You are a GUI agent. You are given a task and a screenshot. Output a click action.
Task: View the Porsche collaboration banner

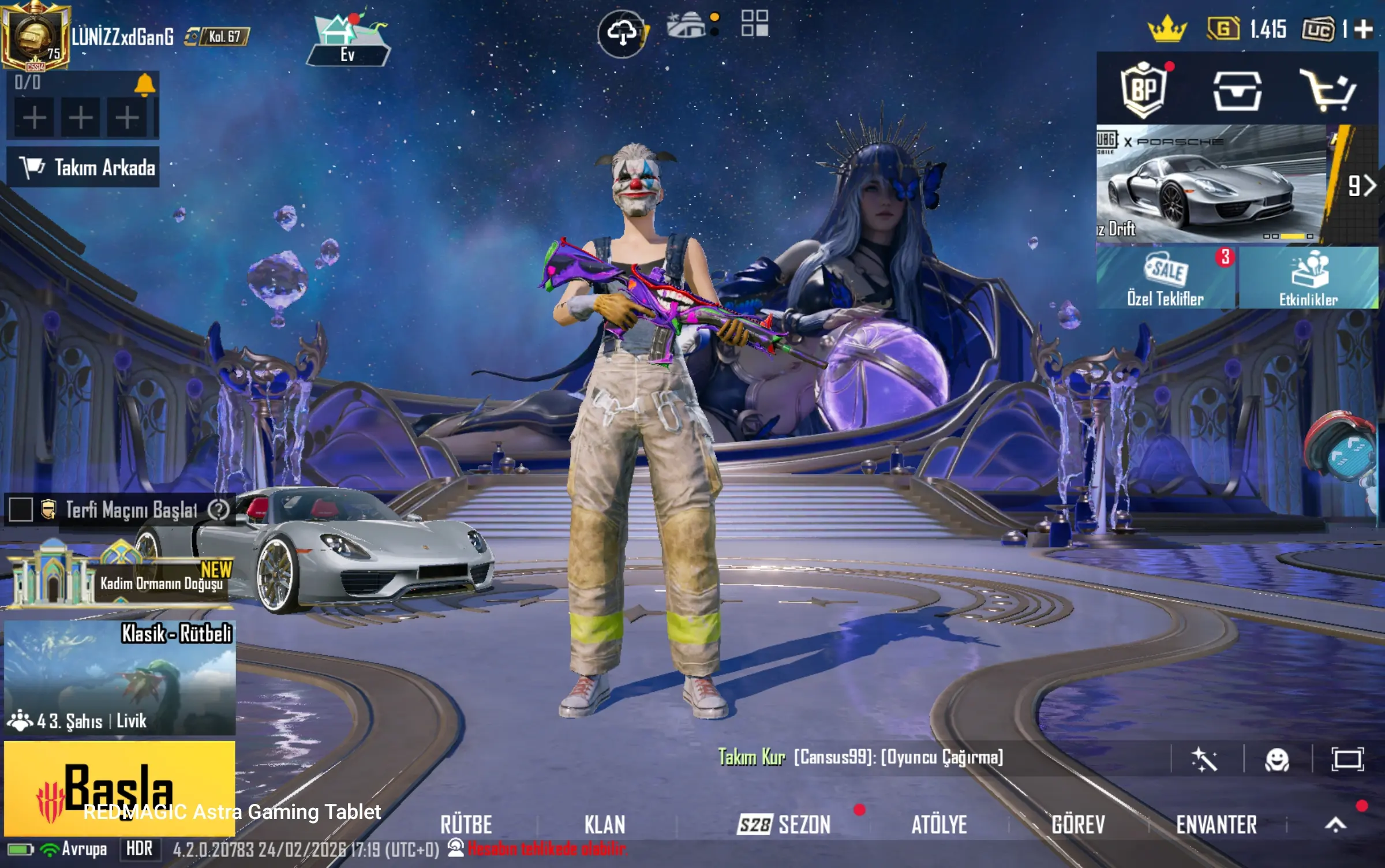(x=1212, y=185)
